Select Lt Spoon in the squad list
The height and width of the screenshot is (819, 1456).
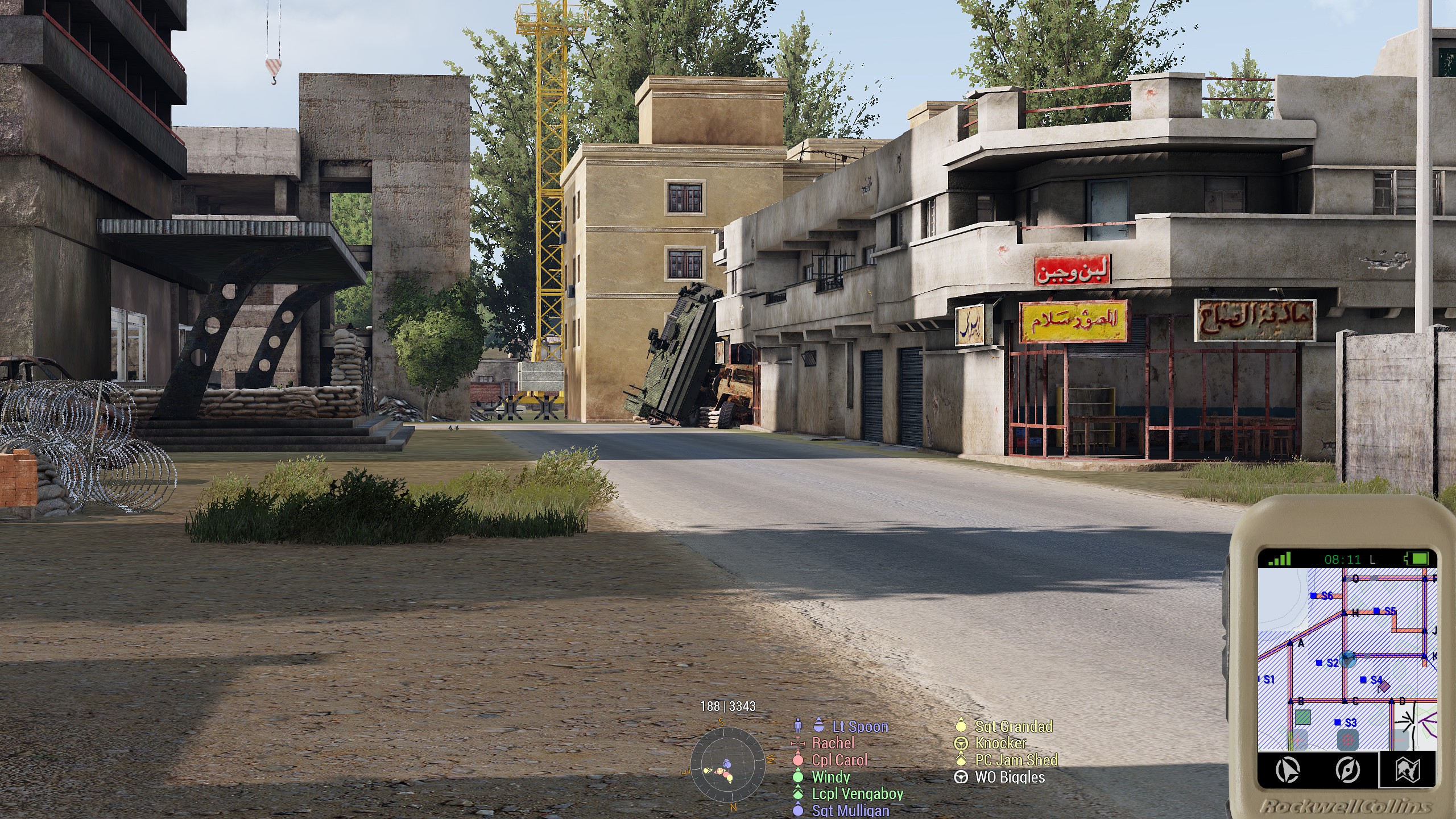pyautogui.click(x=859, y=726)
